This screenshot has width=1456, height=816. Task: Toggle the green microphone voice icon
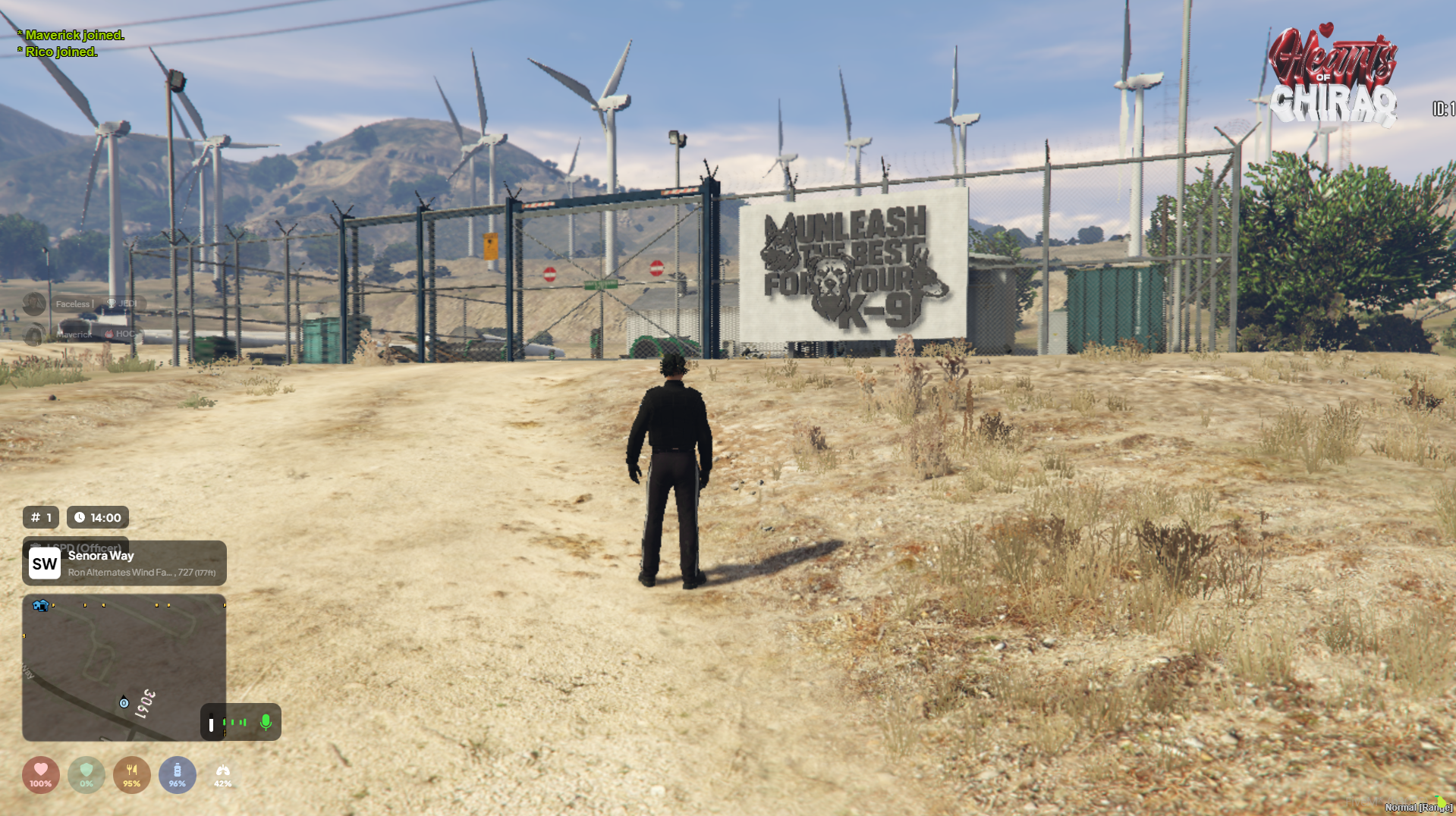(x=266, y=722)
